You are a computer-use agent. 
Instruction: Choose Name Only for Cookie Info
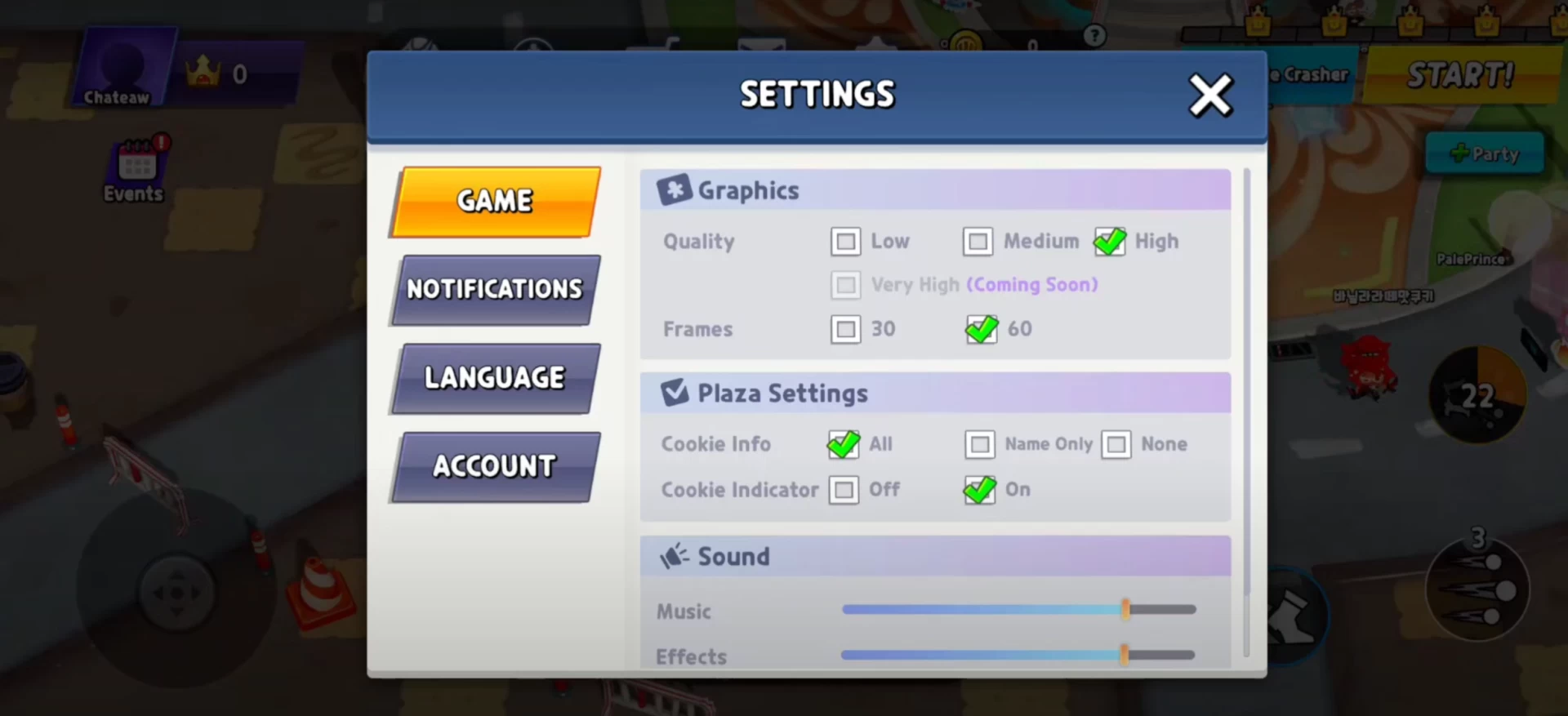(980, 444)
